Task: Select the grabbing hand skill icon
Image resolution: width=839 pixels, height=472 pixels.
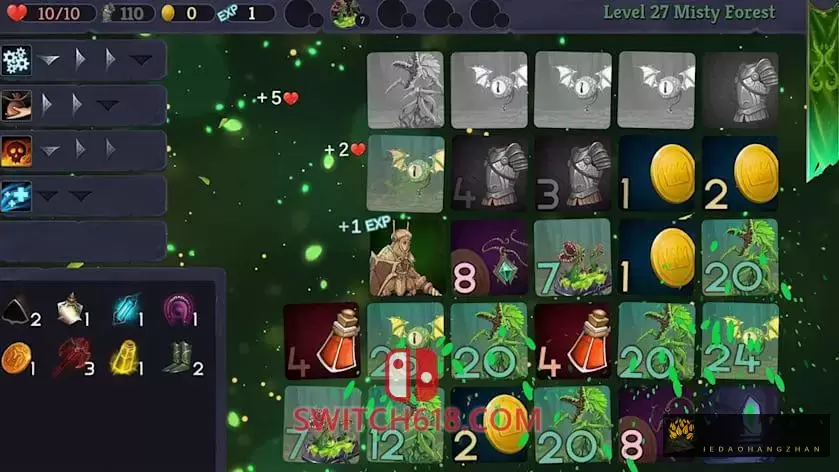Action: pyautogui.click(x=17, y=105)
